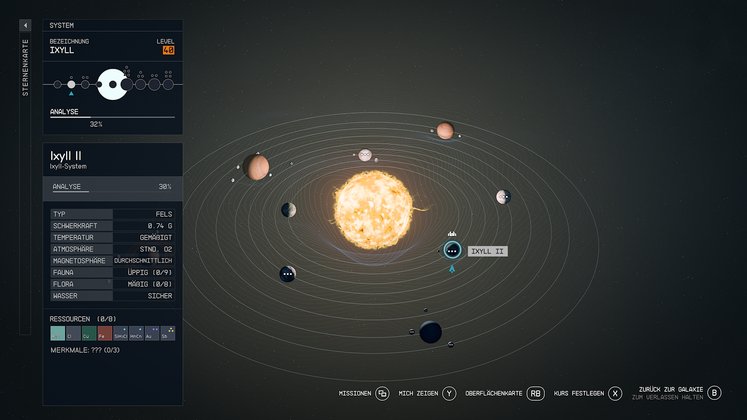The image size is (747, 420).
Task: Select the Au resource tile
Action: [151, 333]
